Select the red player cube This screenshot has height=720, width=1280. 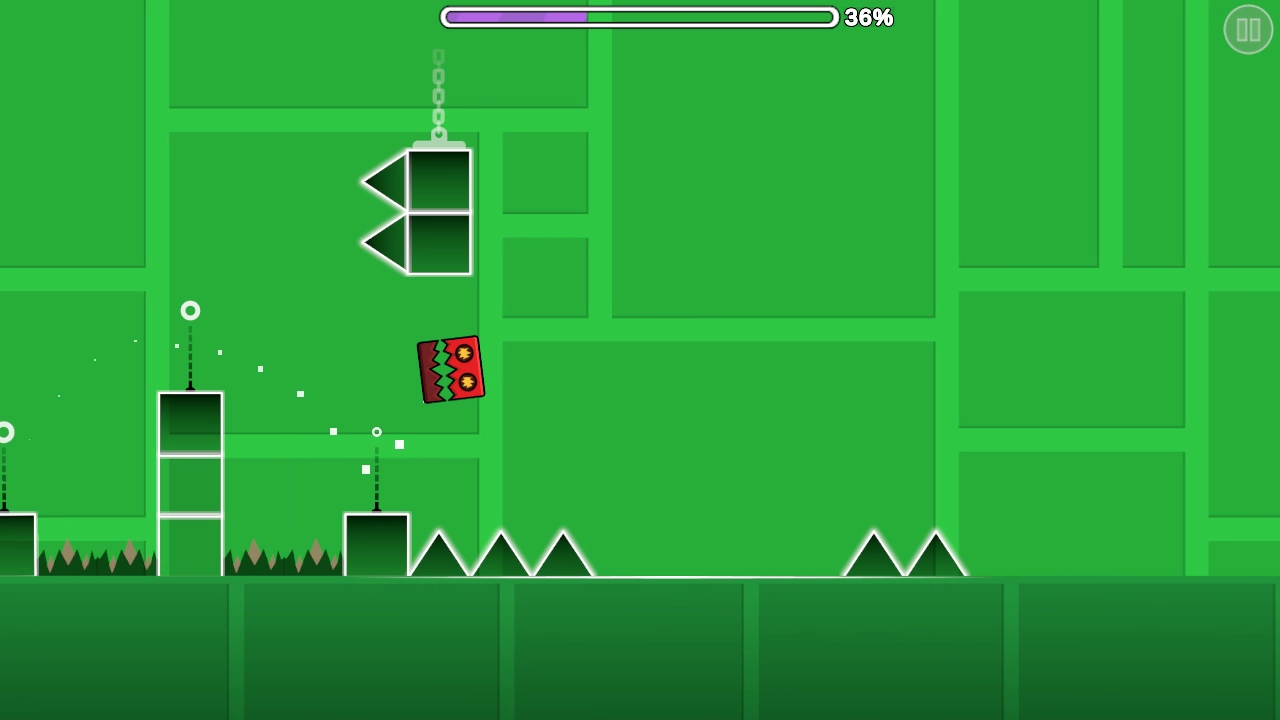click(450, 369)
